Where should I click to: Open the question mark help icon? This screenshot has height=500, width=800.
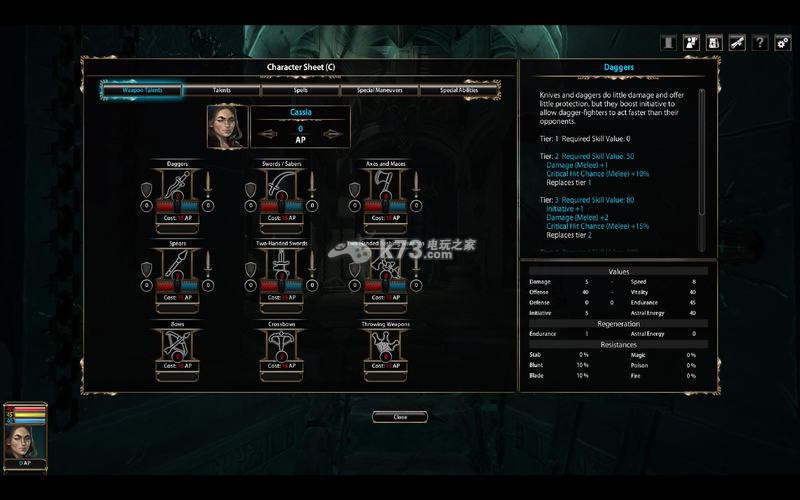coord(760,43)
